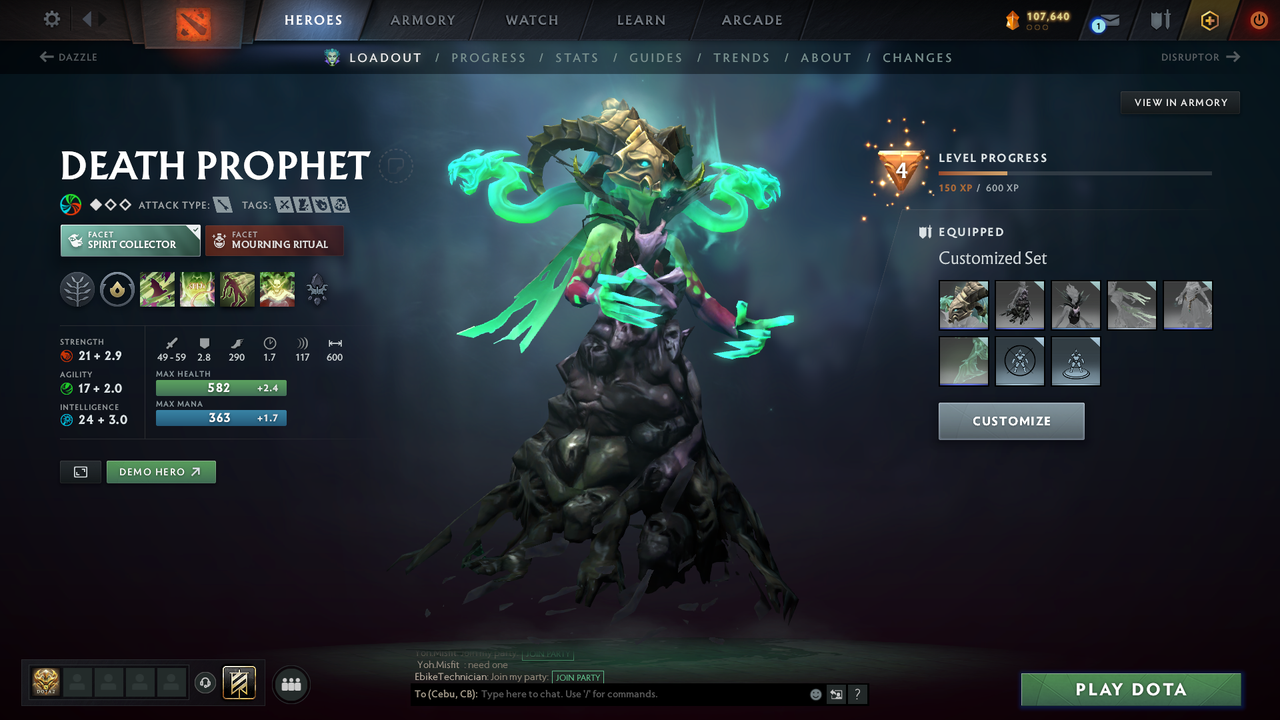Navigate forward to Disruptor with the arrow

[x=1233, y=57]
